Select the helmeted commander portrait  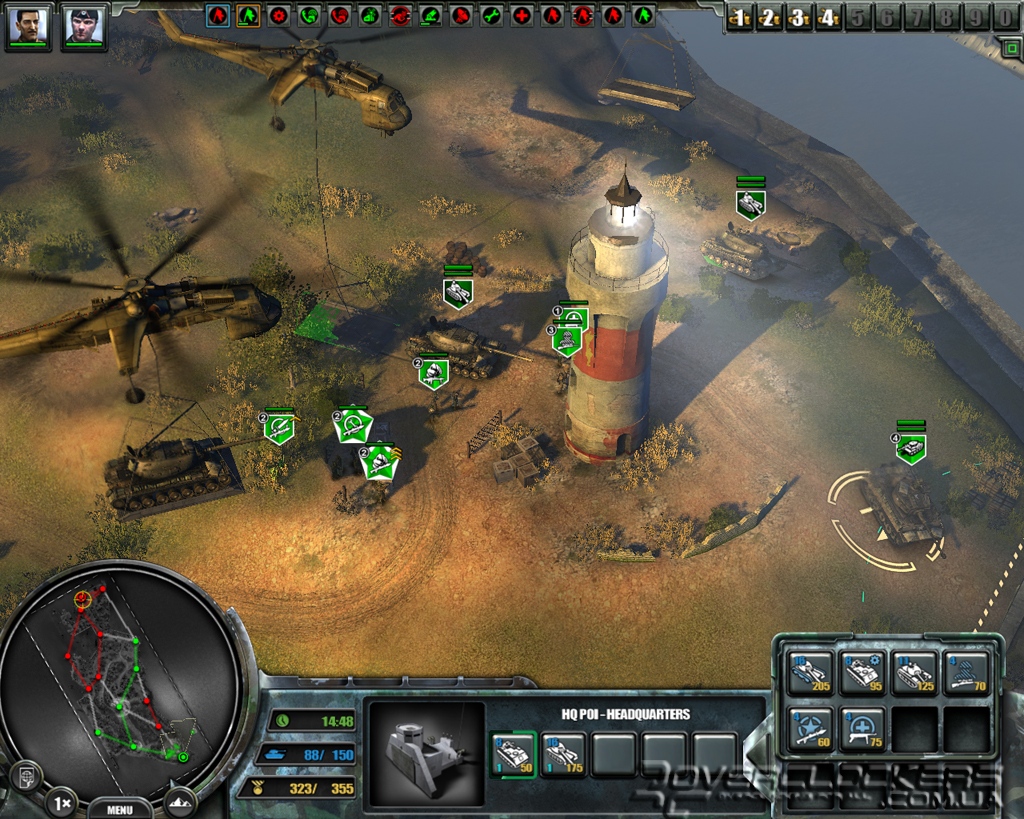(84, 25)
